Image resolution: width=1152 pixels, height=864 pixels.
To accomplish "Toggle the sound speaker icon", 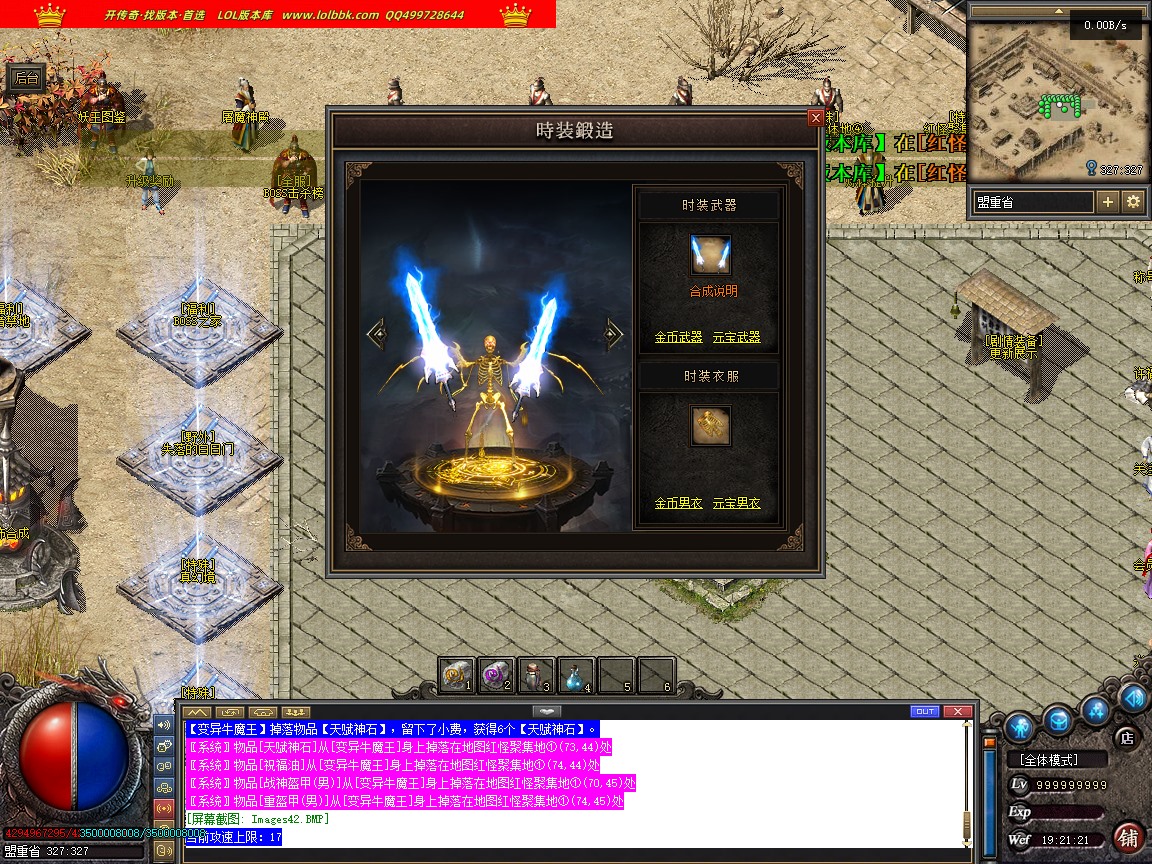I will (x=164, y=724).
